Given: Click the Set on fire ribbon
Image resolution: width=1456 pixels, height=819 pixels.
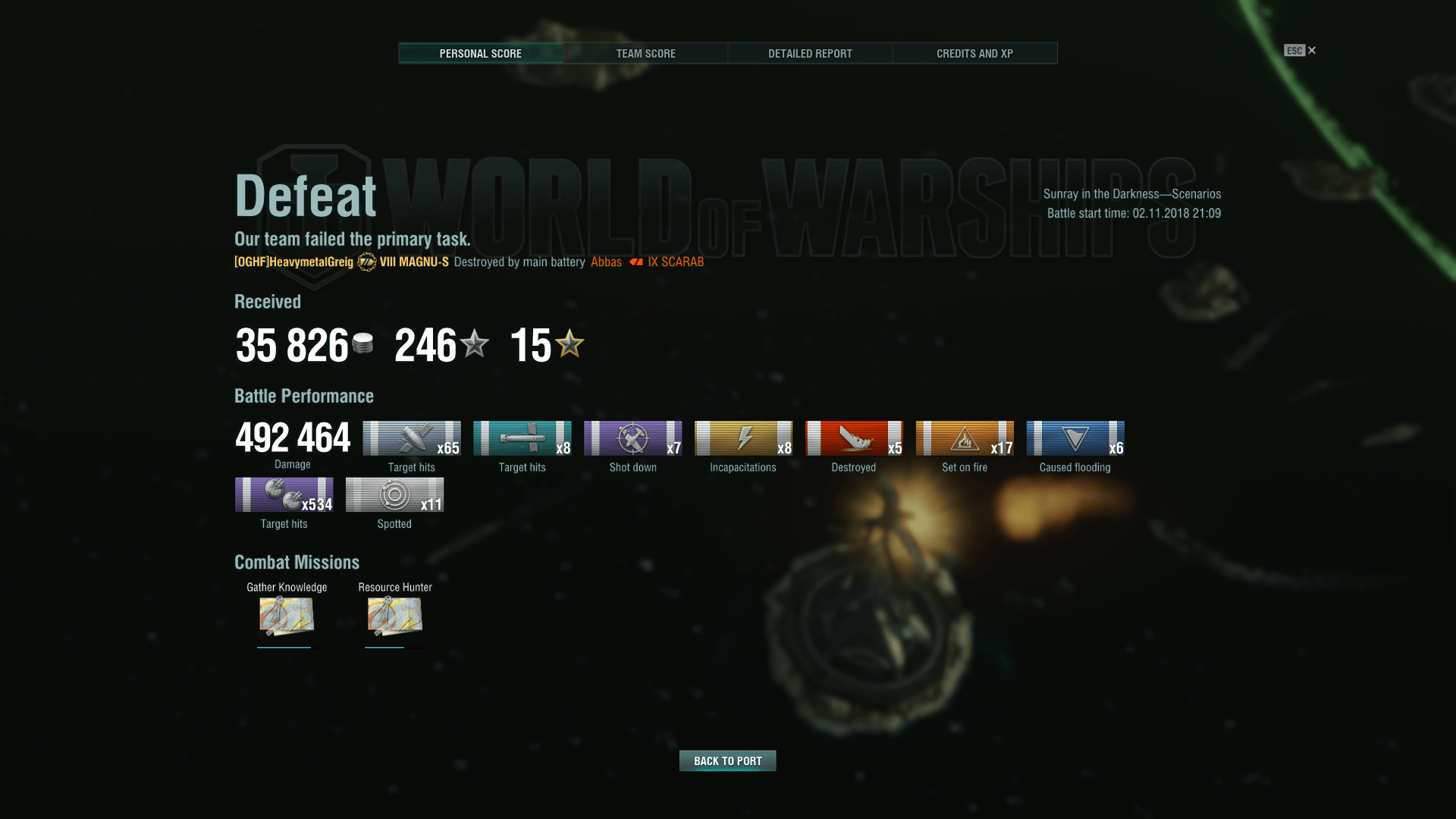Looking at the screenshot, I should (965, 438).
